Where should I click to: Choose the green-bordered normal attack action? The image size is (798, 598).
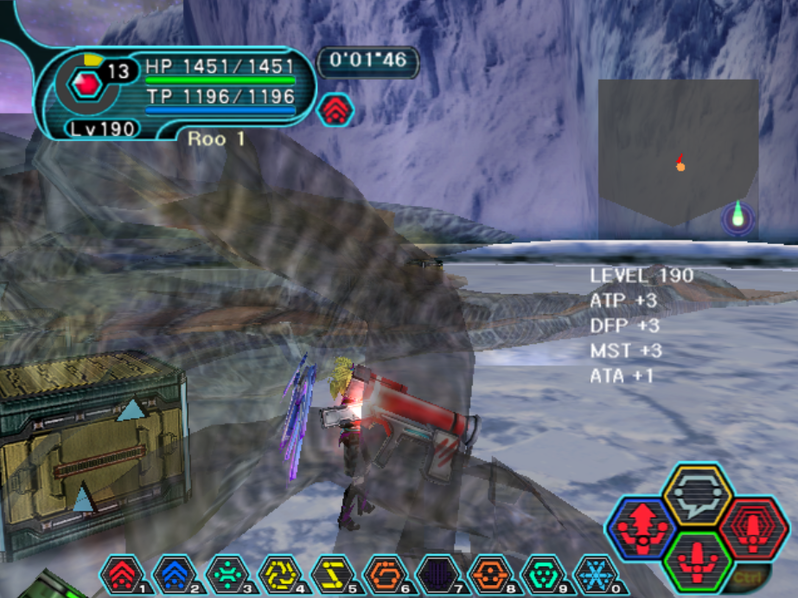(697, 560)
